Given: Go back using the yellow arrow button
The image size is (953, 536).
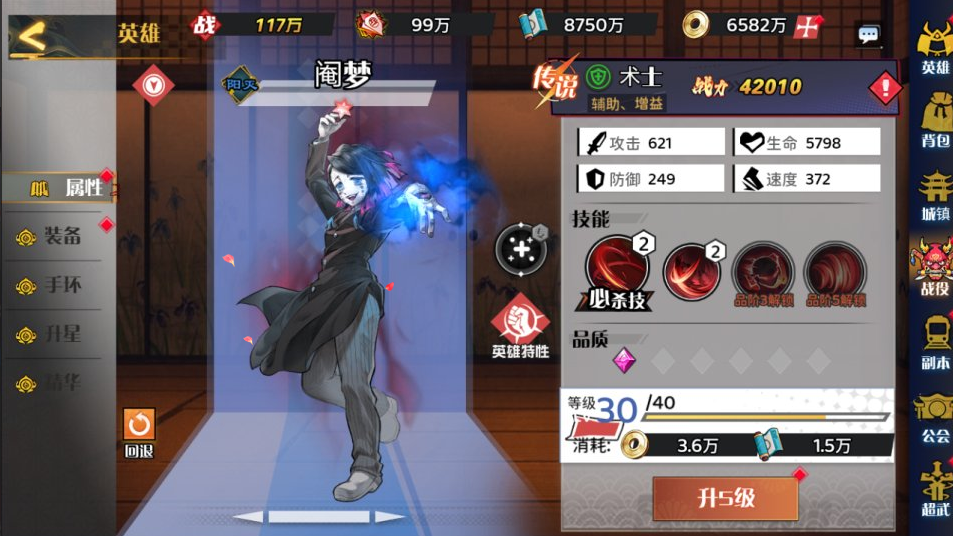Looking at the screenshot, I should [33, 37].
